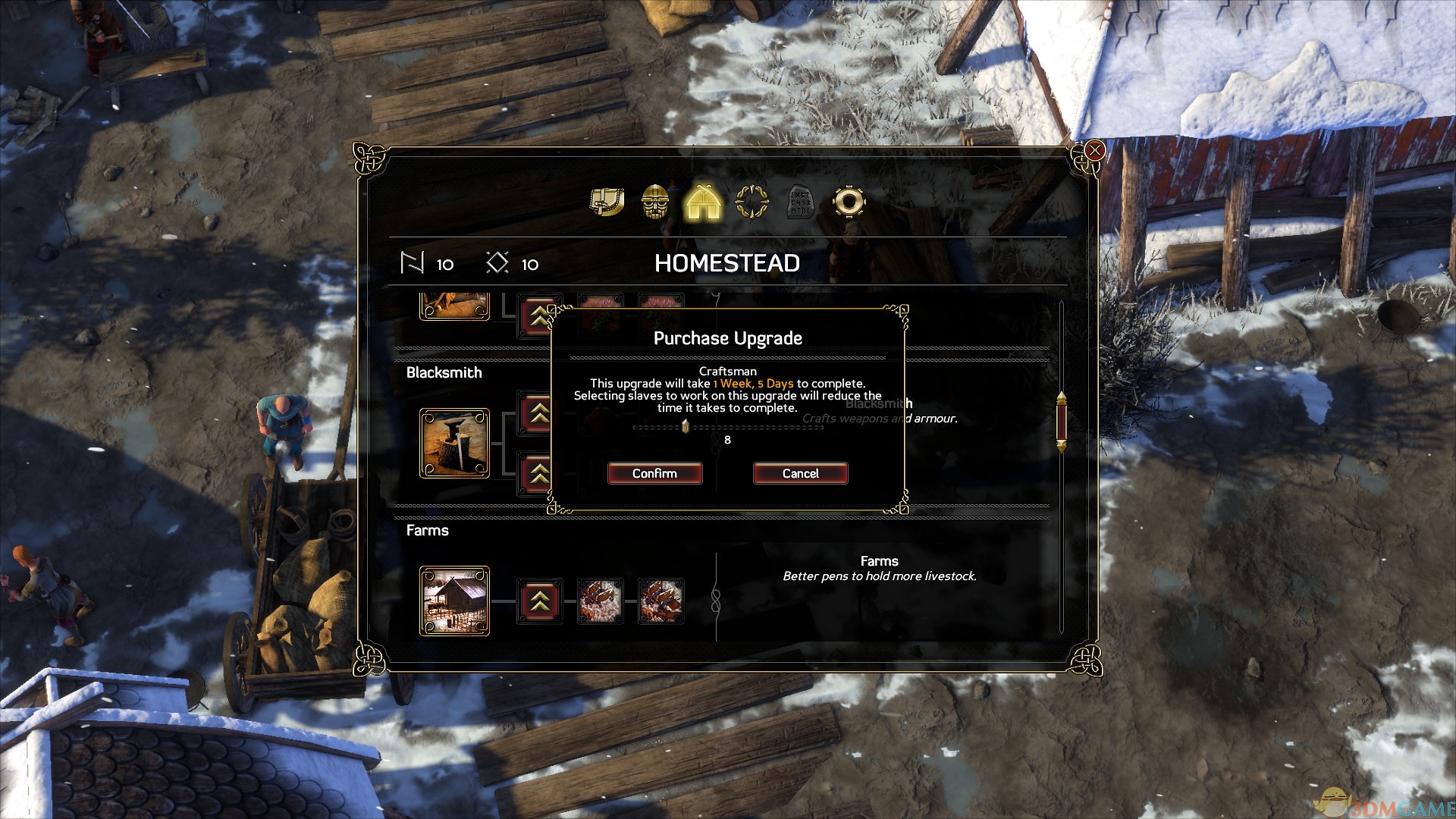Open the shield and horn tab
1456x819 pixels.
point(607,202)
